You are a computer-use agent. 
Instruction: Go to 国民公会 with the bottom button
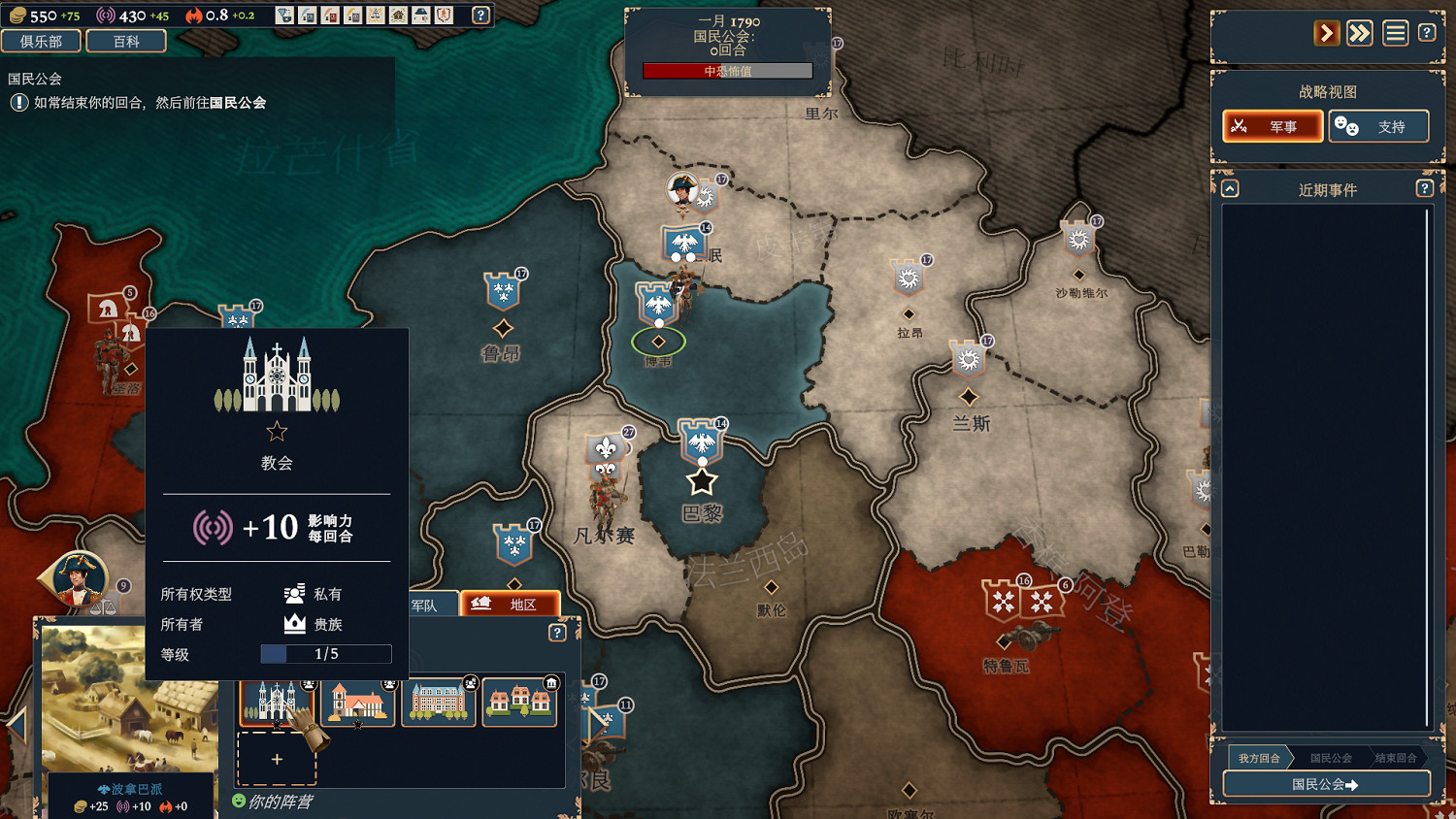pyautogui.click(x=1326, y=783)
